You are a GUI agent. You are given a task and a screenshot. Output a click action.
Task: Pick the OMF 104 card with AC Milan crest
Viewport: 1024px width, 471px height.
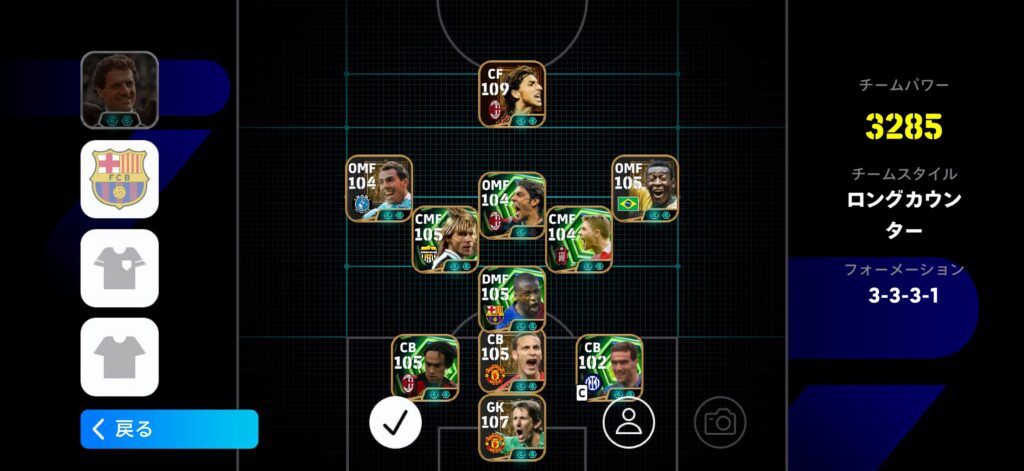pyautogui.click(x=511, y=205)
